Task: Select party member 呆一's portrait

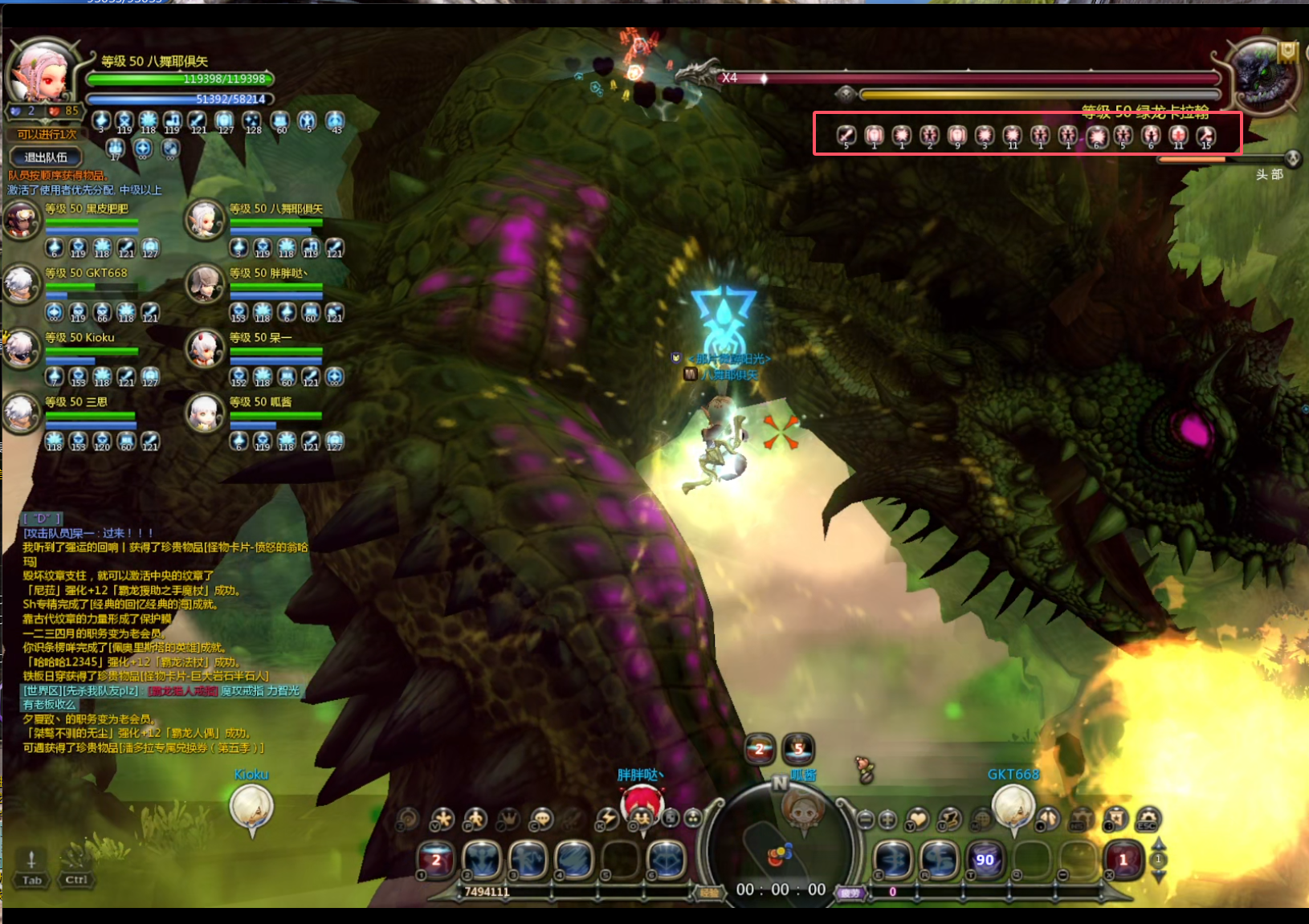Action: pyautogui.click(x=206, y=348)
